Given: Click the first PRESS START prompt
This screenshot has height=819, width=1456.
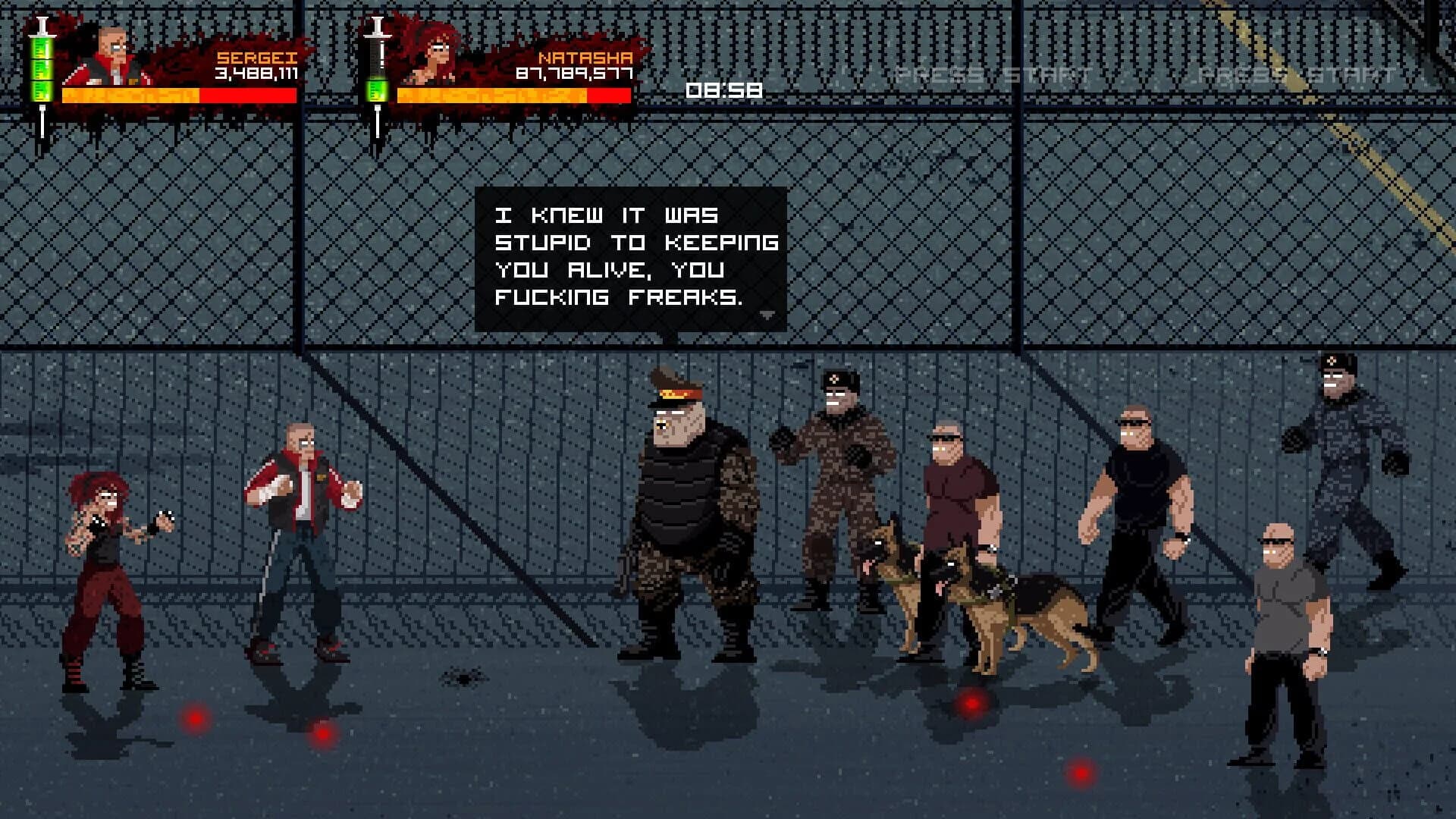Looking at the screenshot, I should pyautogui.click(x=993, y=72).
